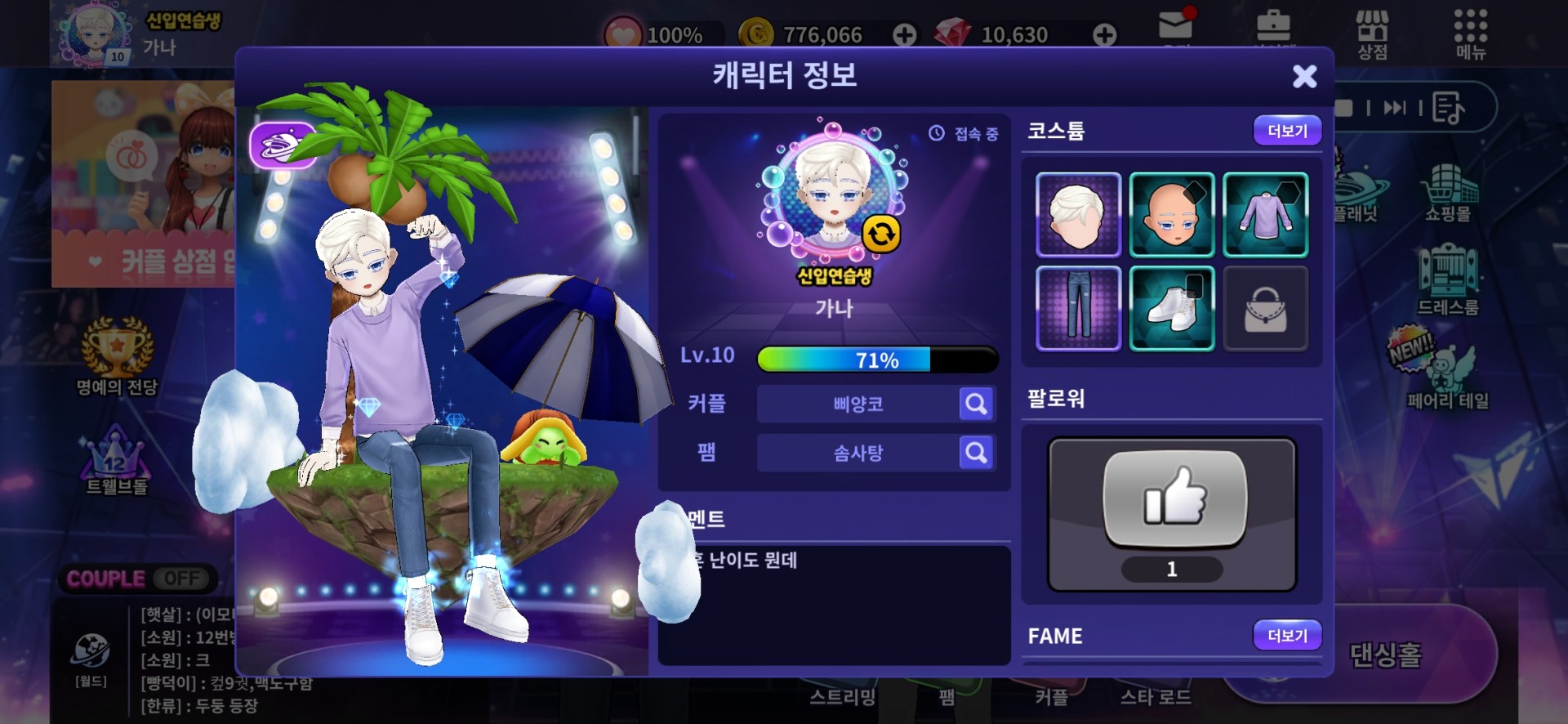Search the couple partner 삐양코
Screen dimensions: 1568x724
[976, 404]
